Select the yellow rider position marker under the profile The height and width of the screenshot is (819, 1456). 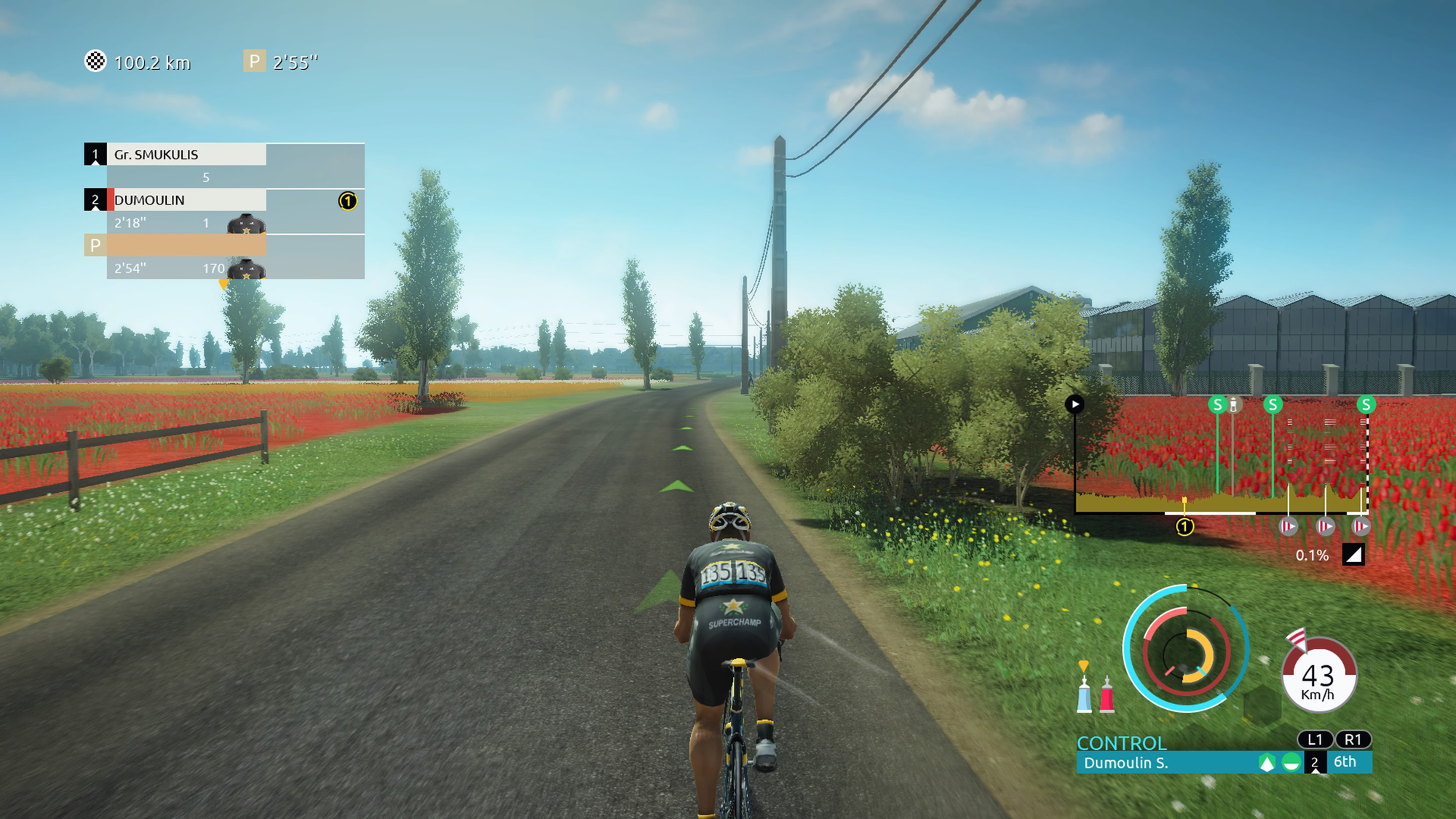click(x=1184, y=526)
